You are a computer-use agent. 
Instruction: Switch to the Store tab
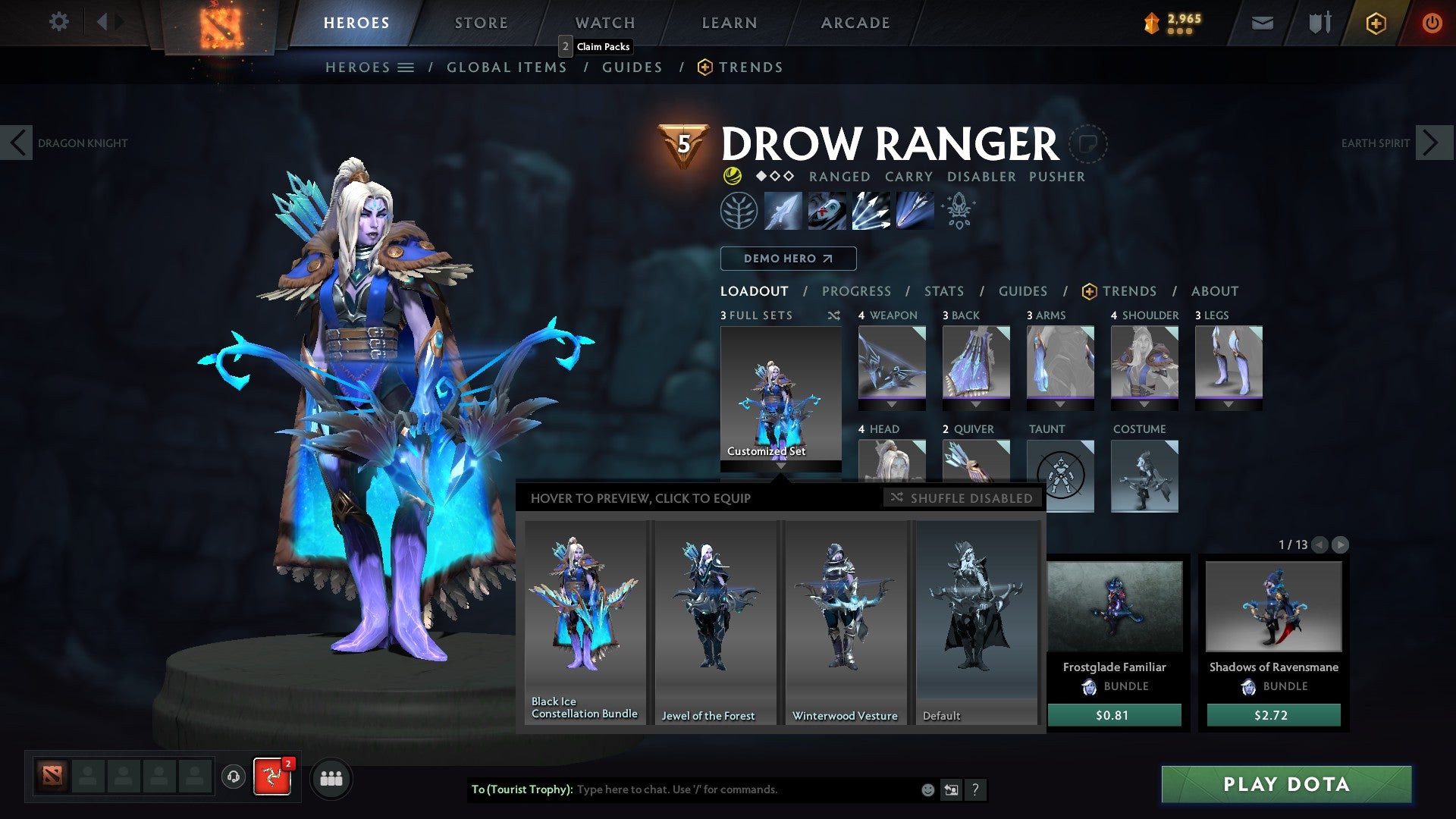[481, 22]
